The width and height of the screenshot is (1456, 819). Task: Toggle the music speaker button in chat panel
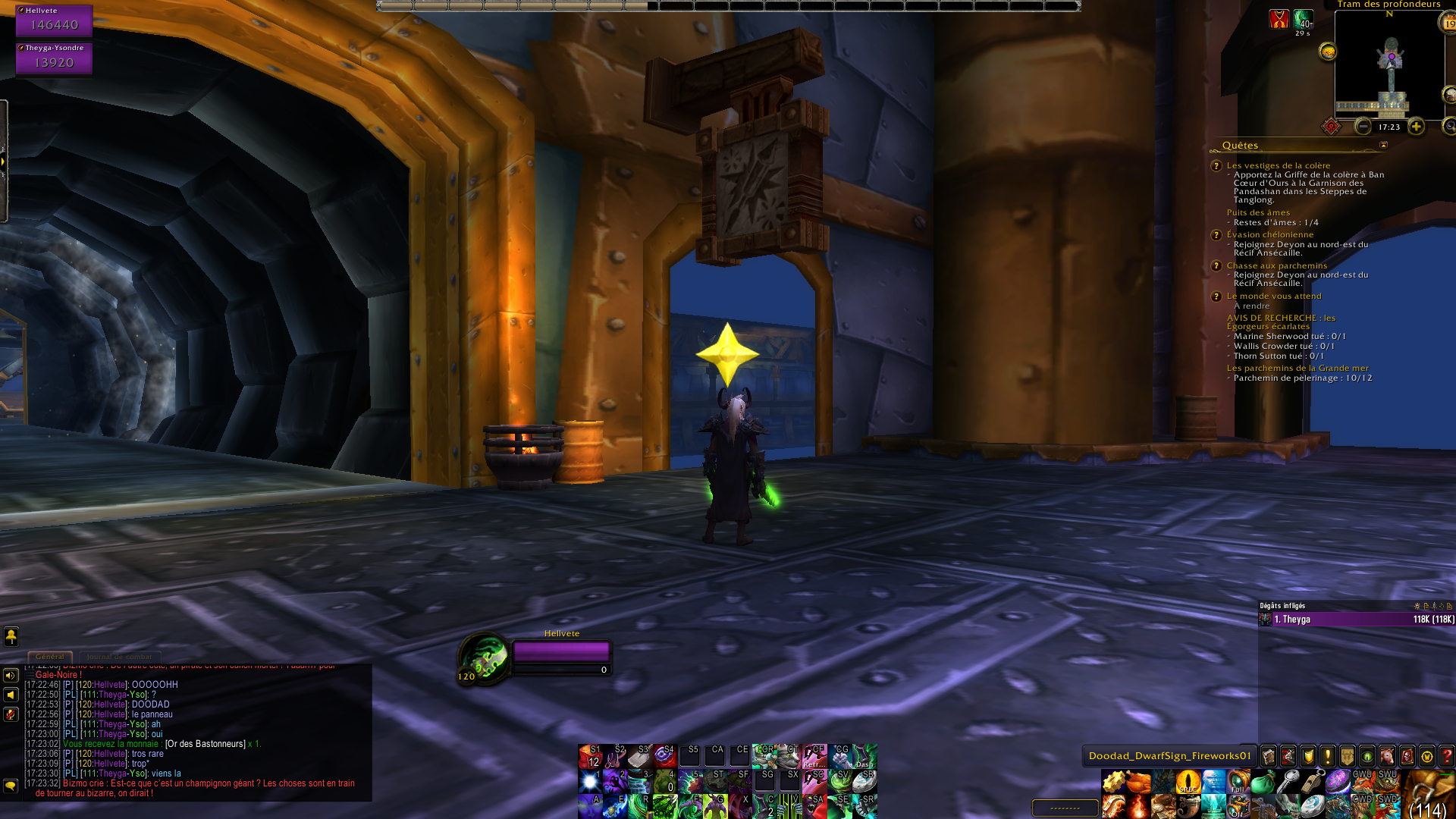pos(9,695)
